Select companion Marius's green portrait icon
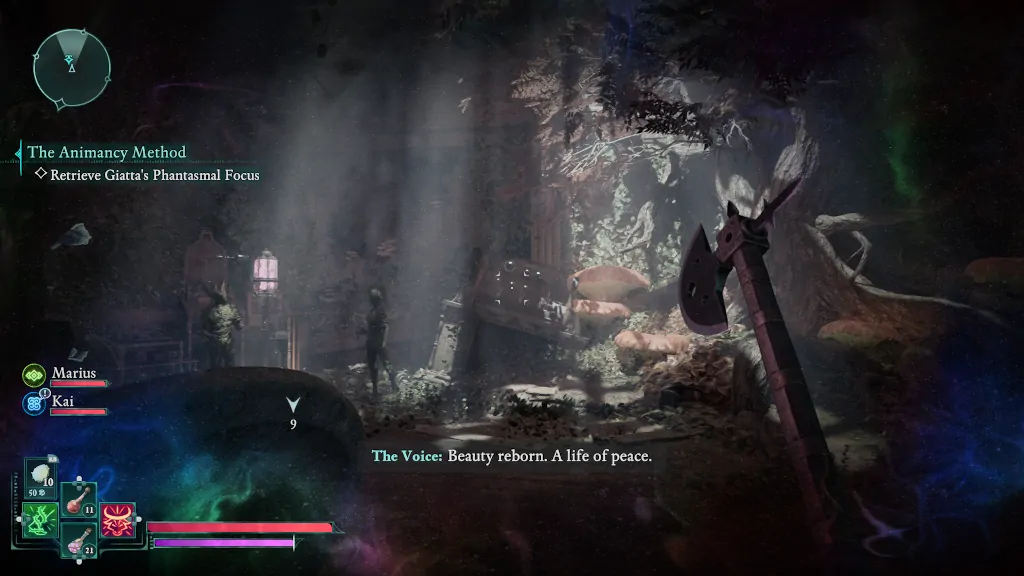Image resolution: width=1024 pixels, height=576 pixels. [33, 375]
